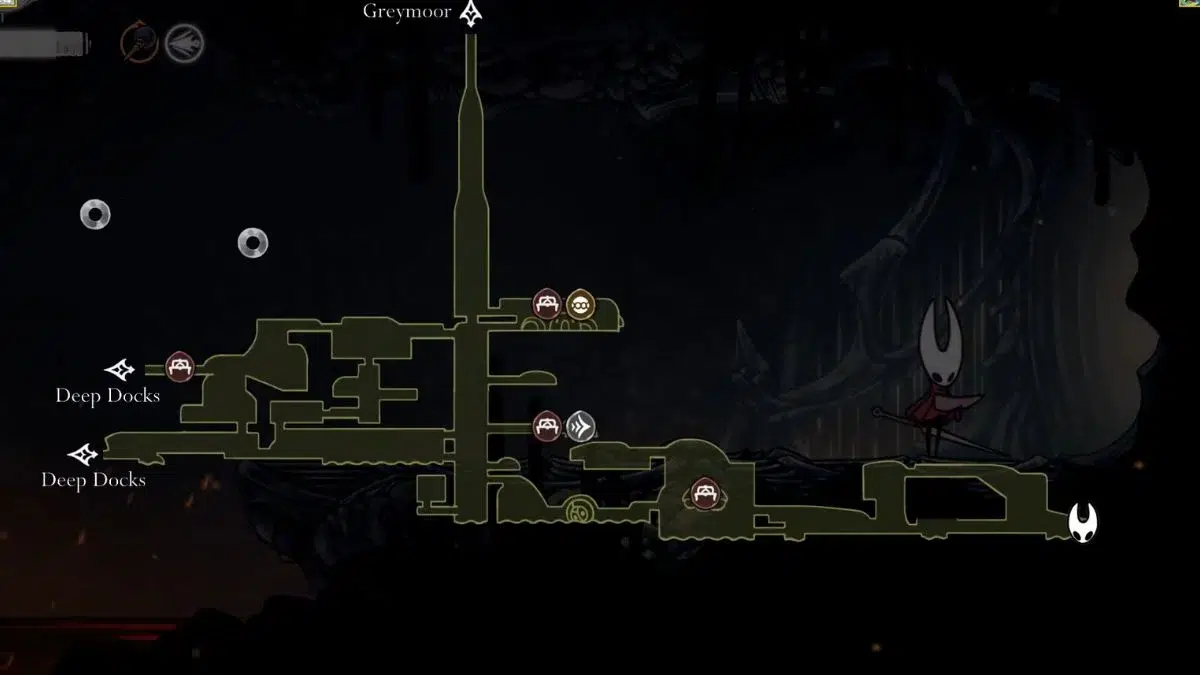Select the Deep Docks exit arrow beside the bench
This screenshot has width=1200, height=675.
tap(120, 370)
